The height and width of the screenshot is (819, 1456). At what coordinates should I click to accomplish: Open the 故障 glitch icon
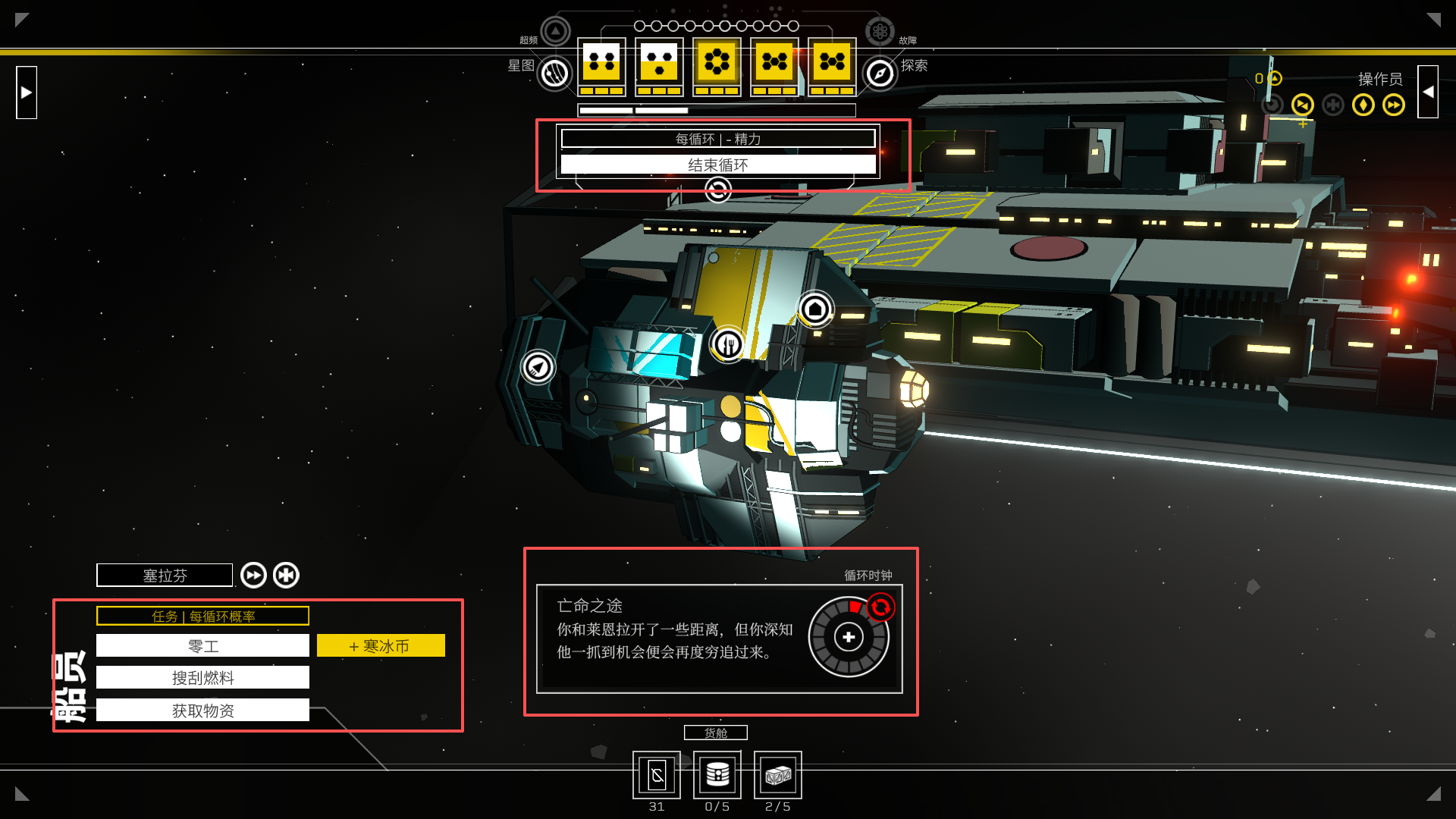pos(880,32)
